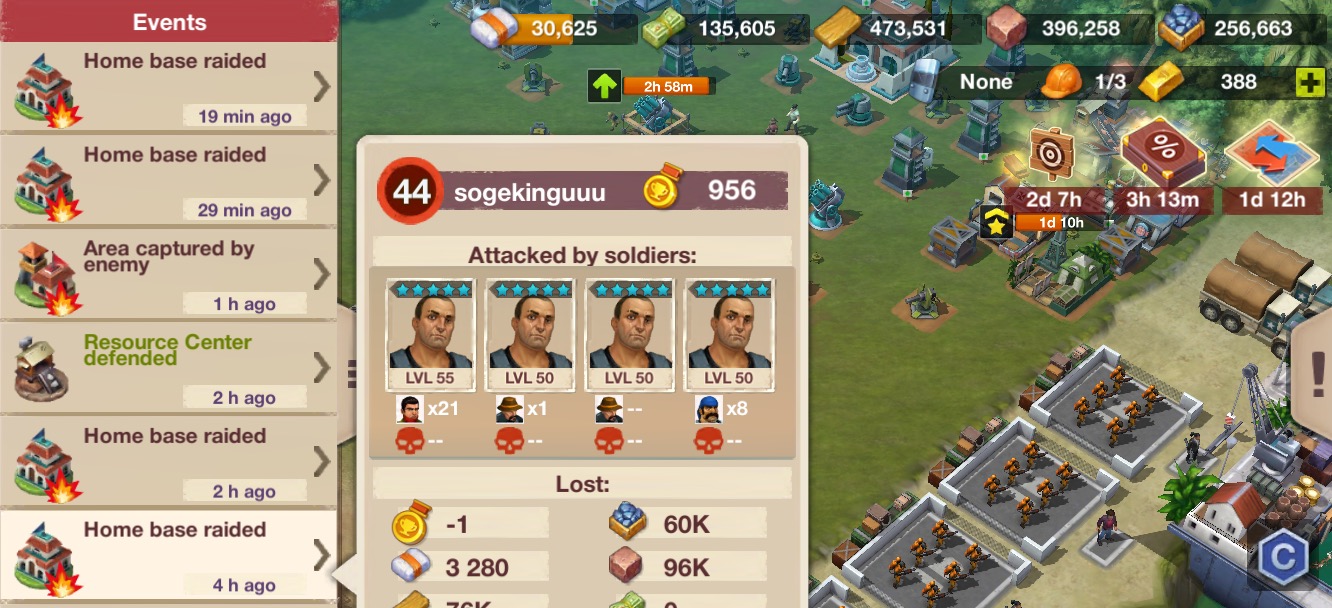Open attacker sogekinguuu's profile
Screen dimensions: 1332x608
529,192
